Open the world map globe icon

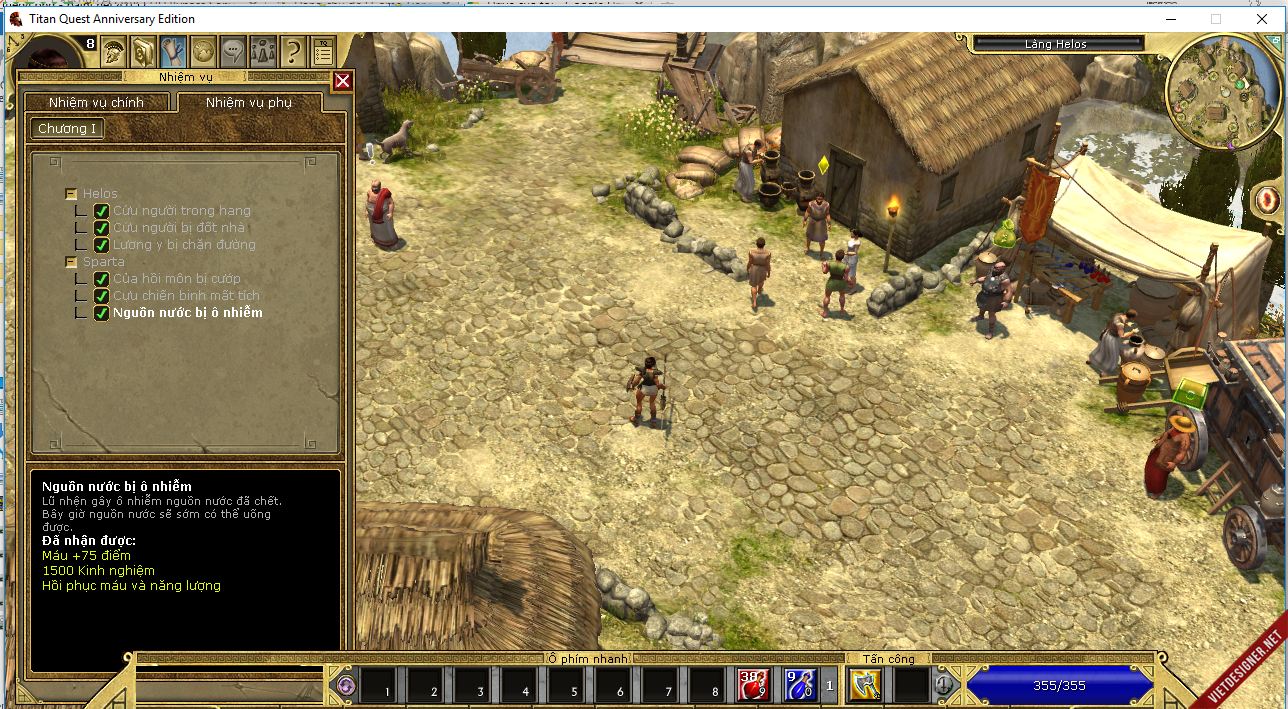[x=203, y=49]
